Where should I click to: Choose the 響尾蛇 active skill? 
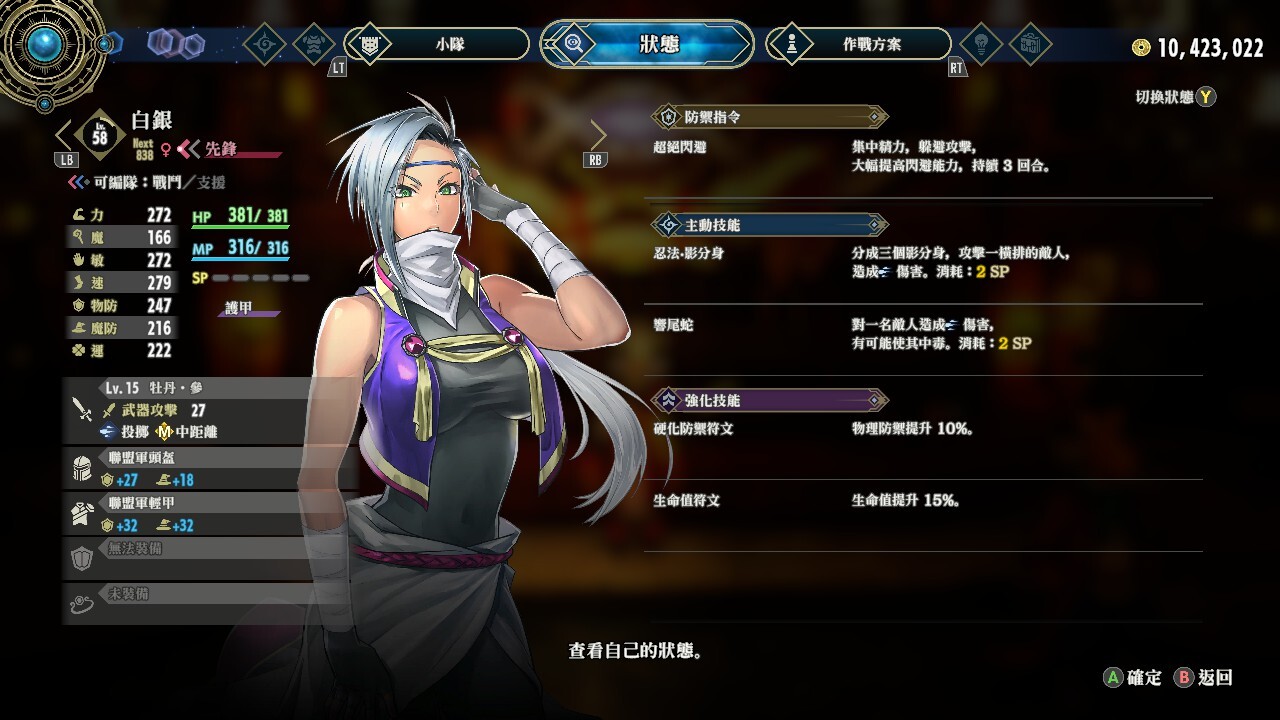click(674, 325)
